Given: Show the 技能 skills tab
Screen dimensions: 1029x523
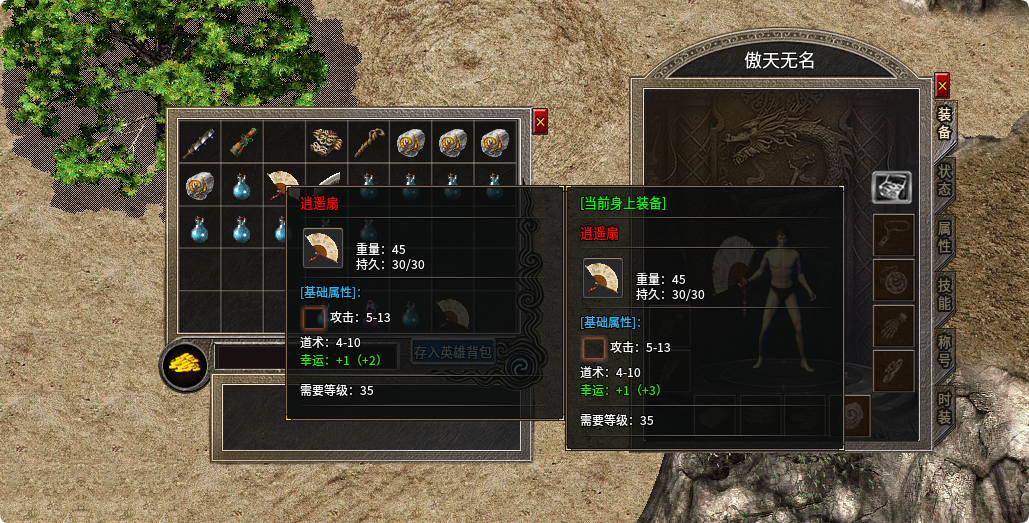Looking at the screenshot, I should tap(944, 294).
